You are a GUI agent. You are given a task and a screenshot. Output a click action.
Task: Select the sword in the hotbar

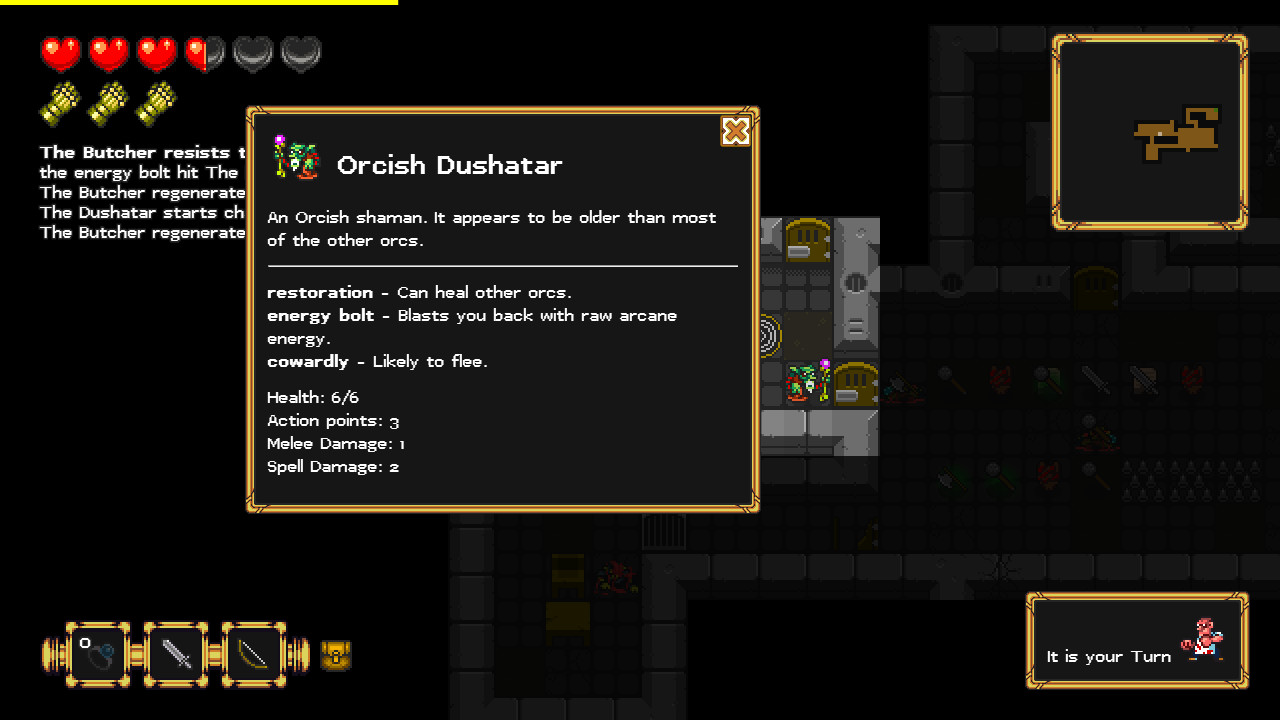(176, 654)
